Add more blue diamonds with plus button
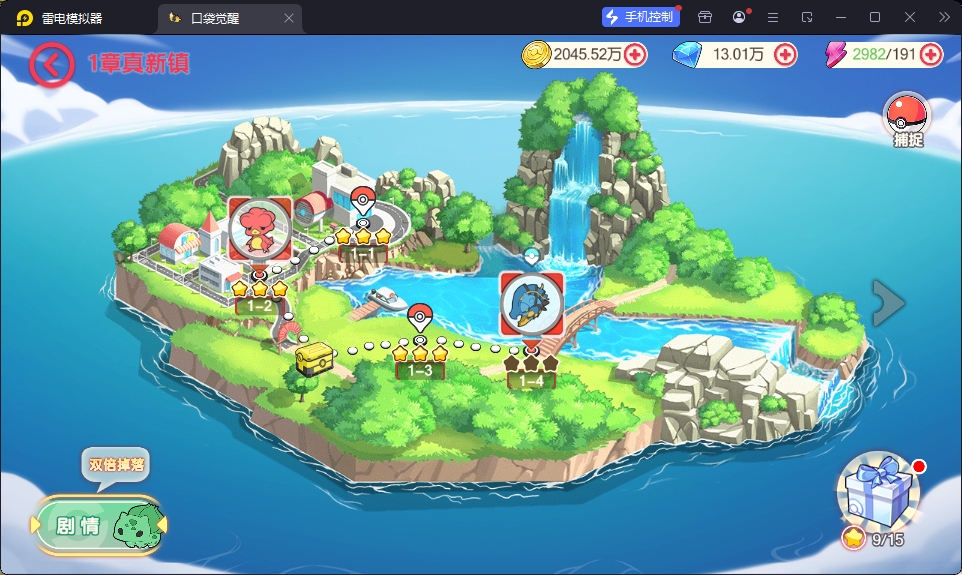 coord(786,55)
